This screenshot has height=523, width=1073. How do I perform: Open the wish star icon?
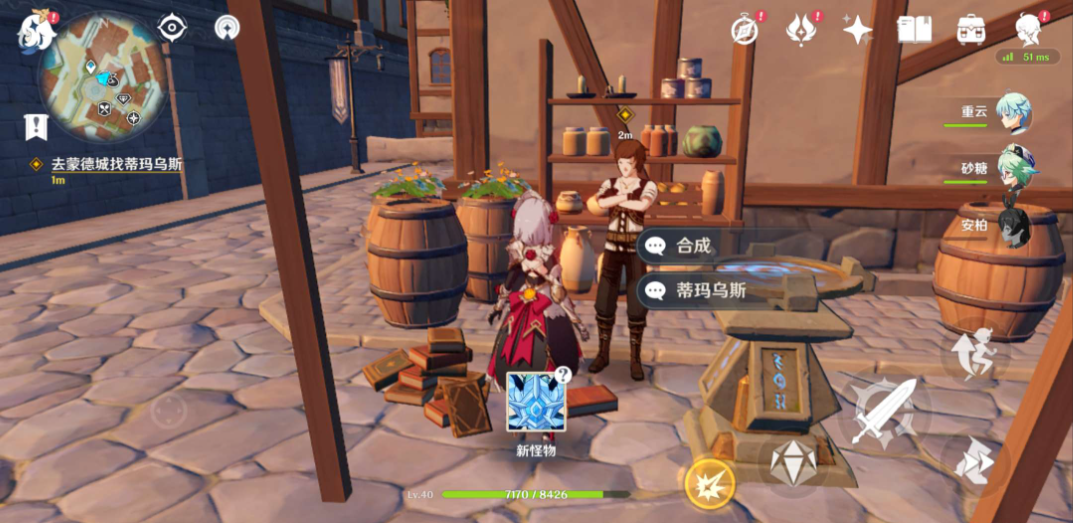click(857, 30)
